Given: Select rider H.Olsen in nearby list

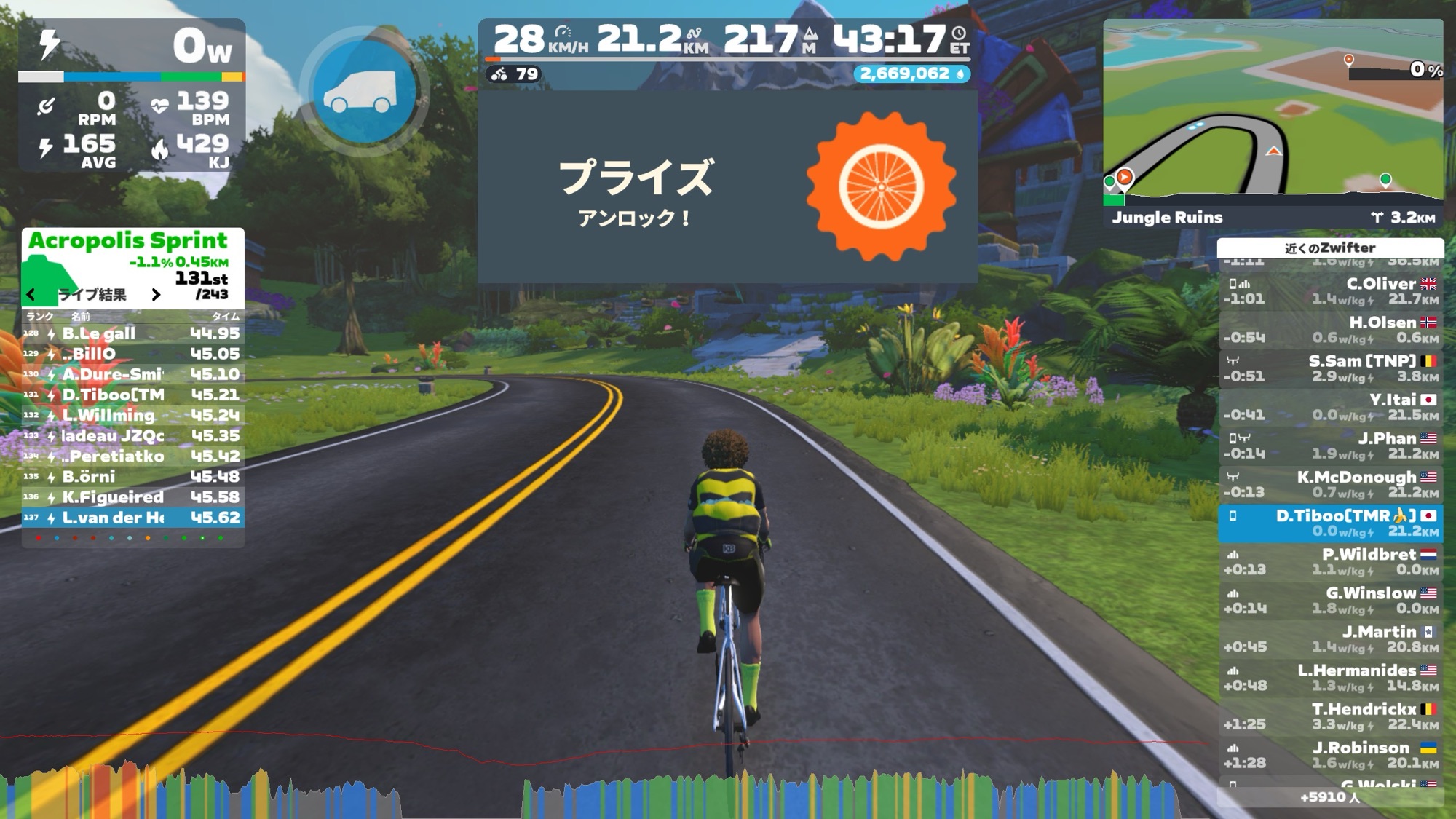Looking at the screenshot, I should tap(1330, 330).
